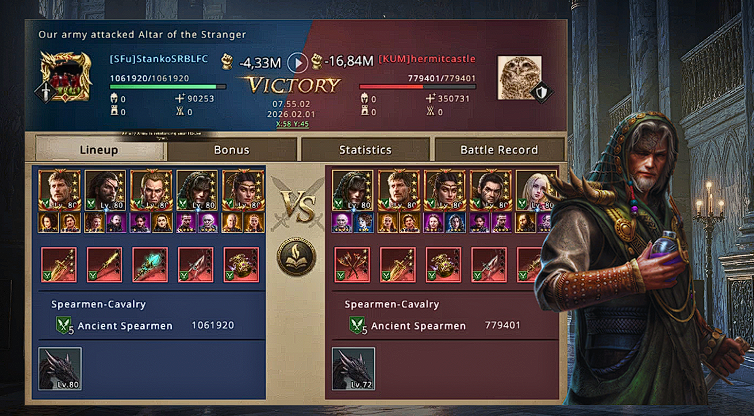Switch to the Lineup tab
This screenshot has width=754, height=416.
[99, 150]
